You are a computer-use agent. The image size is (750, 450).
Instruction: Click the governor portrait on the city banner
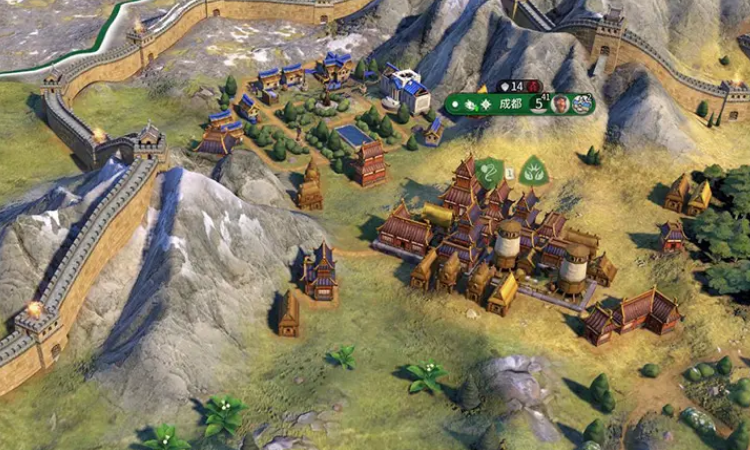[561, 104]
